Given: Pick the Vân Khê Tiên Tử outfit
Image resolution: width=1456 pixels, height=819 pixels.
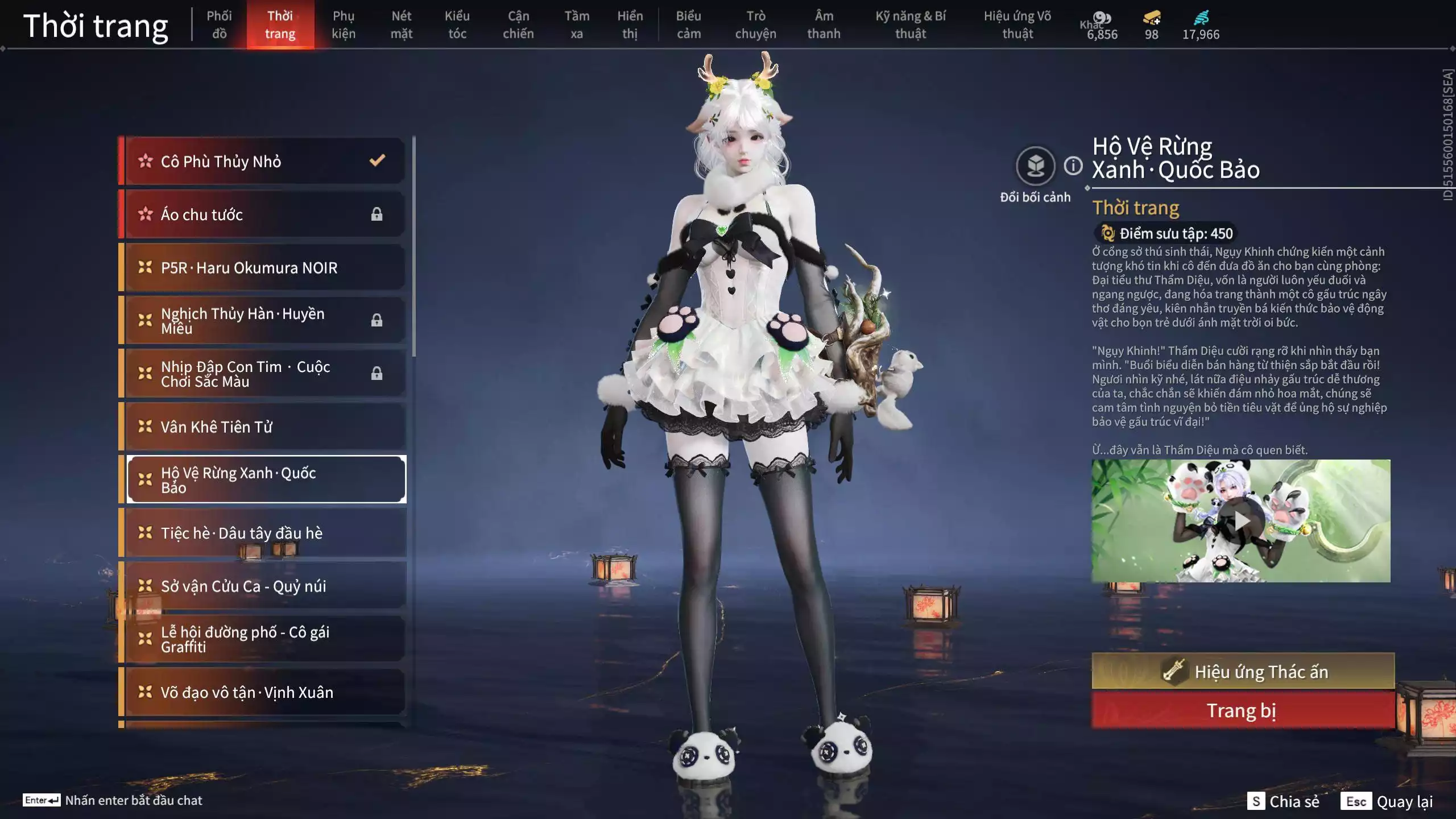Looking at the screenshot, I should point(264,427).
